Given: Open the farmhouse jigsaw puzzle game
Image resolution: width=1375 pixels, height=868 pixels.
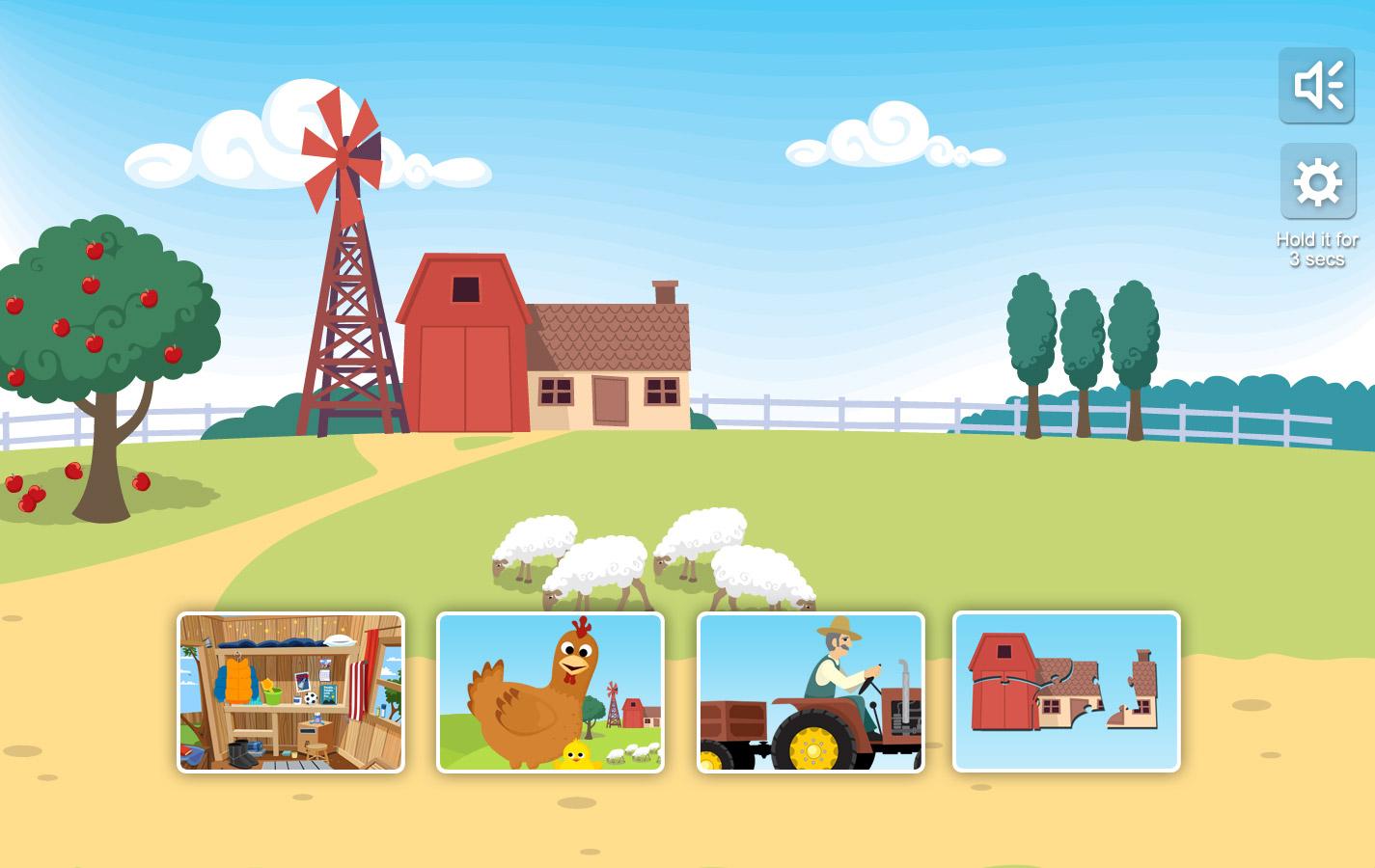Looking at the screenshot, I should coord(1065,691).
